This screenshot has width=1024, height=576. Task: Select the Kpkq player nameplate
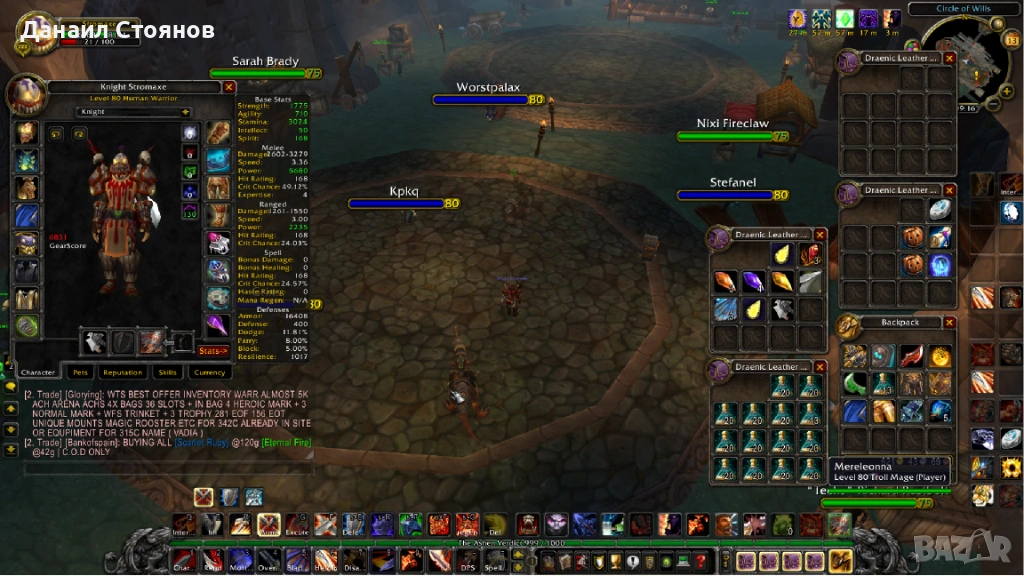tap(403, 203)
